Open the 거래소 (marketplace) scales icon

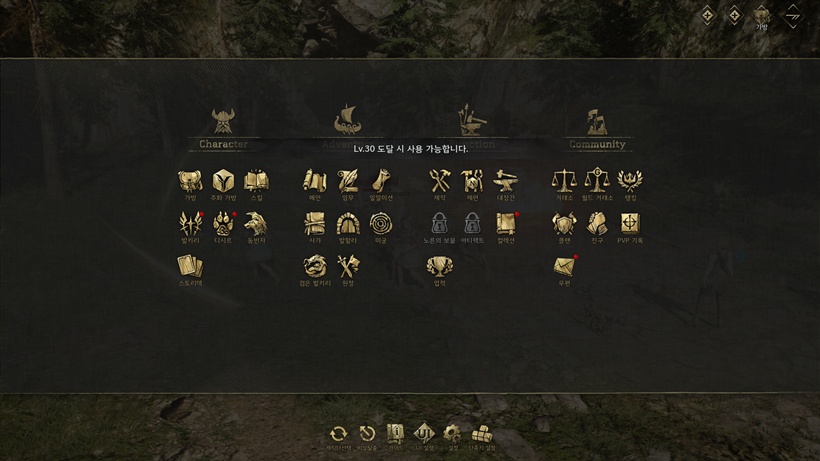tap(564, 181)
